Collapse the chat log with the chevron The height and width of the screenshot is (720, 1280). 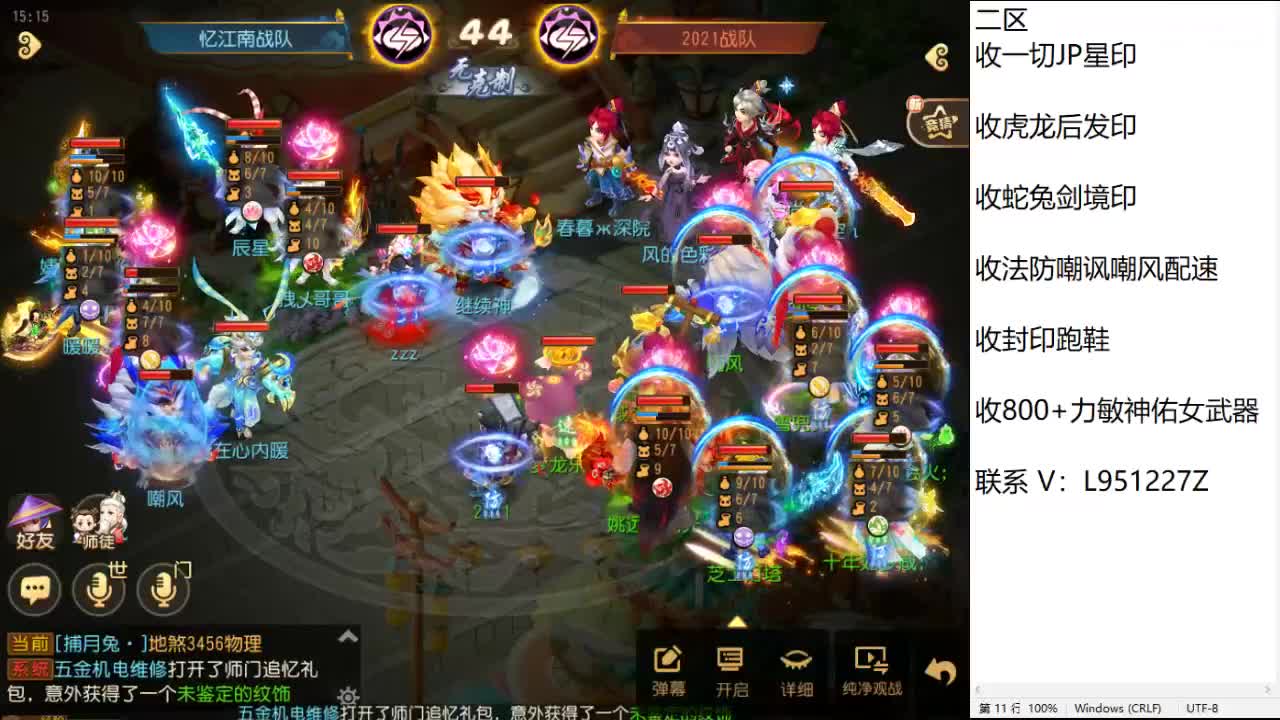click(x=346, y=638)
